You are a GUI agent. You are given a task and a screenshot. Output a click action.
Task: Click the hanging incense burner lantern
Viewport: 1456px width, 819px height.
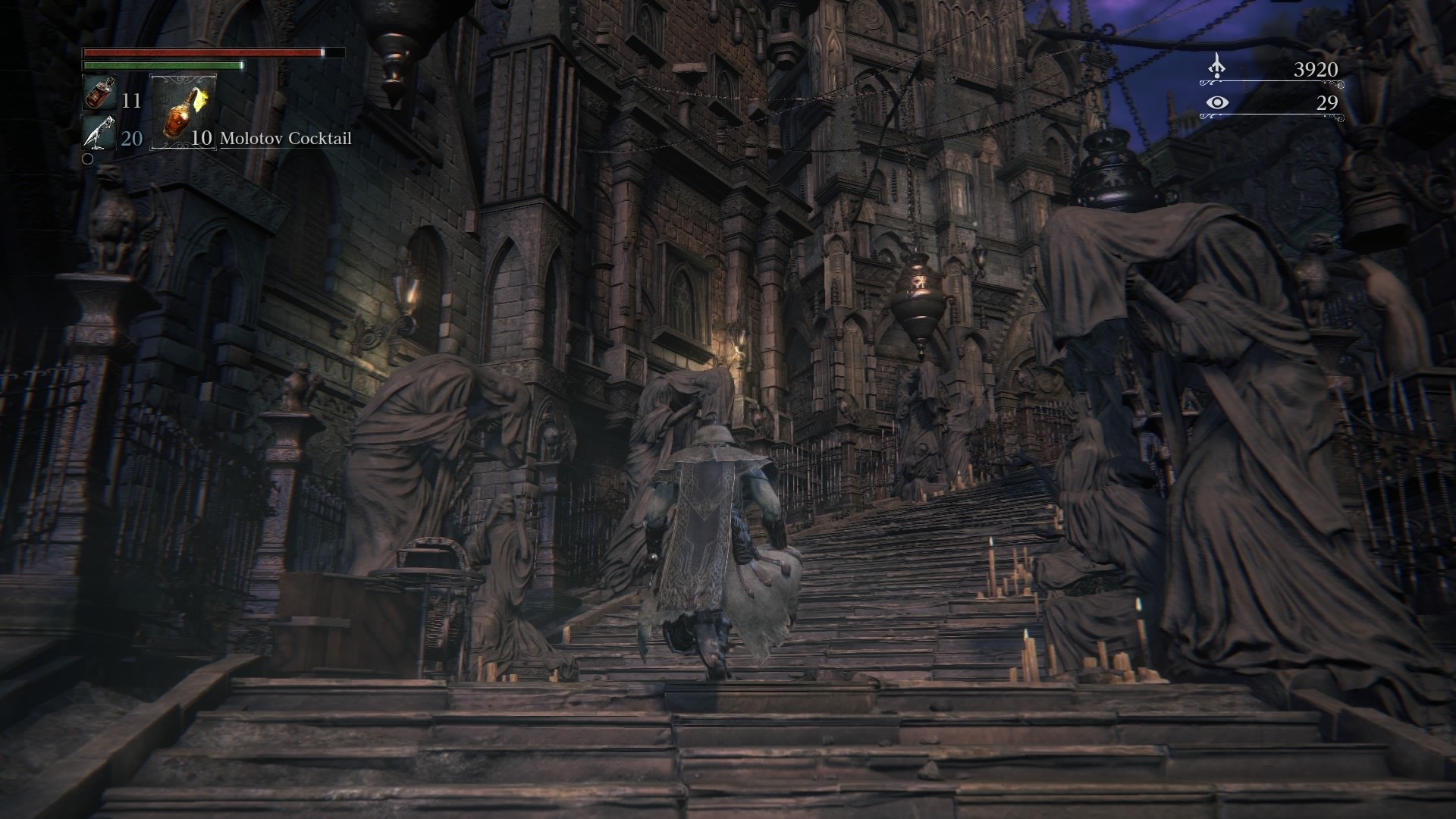920,300
